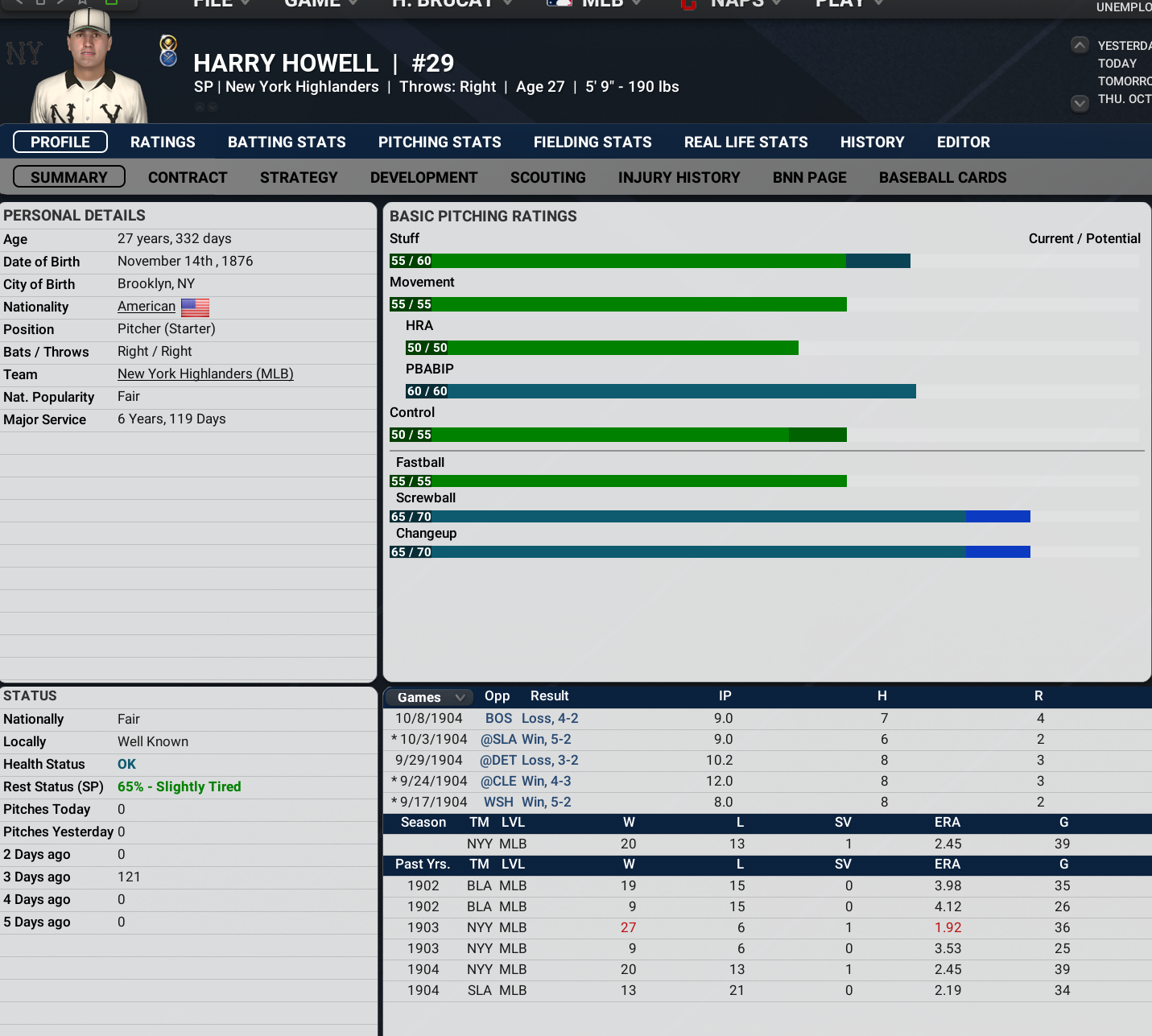The image size is (1152, 1036).
Task: Click the back navigation arrow
Action: click(19, 3)
